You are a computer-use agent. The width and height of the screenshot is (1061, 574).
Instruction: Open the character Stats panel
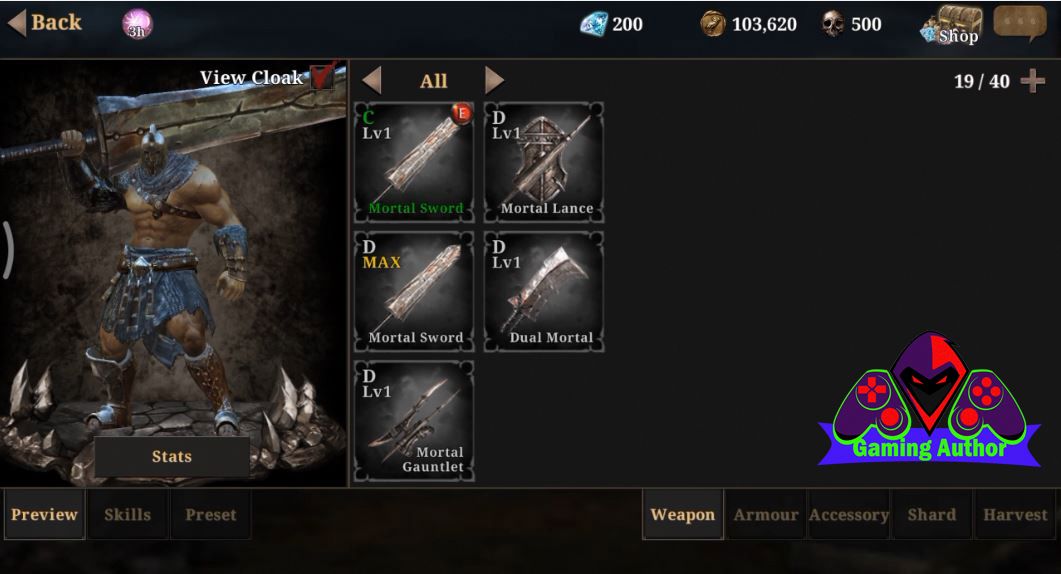click(172, 457)
